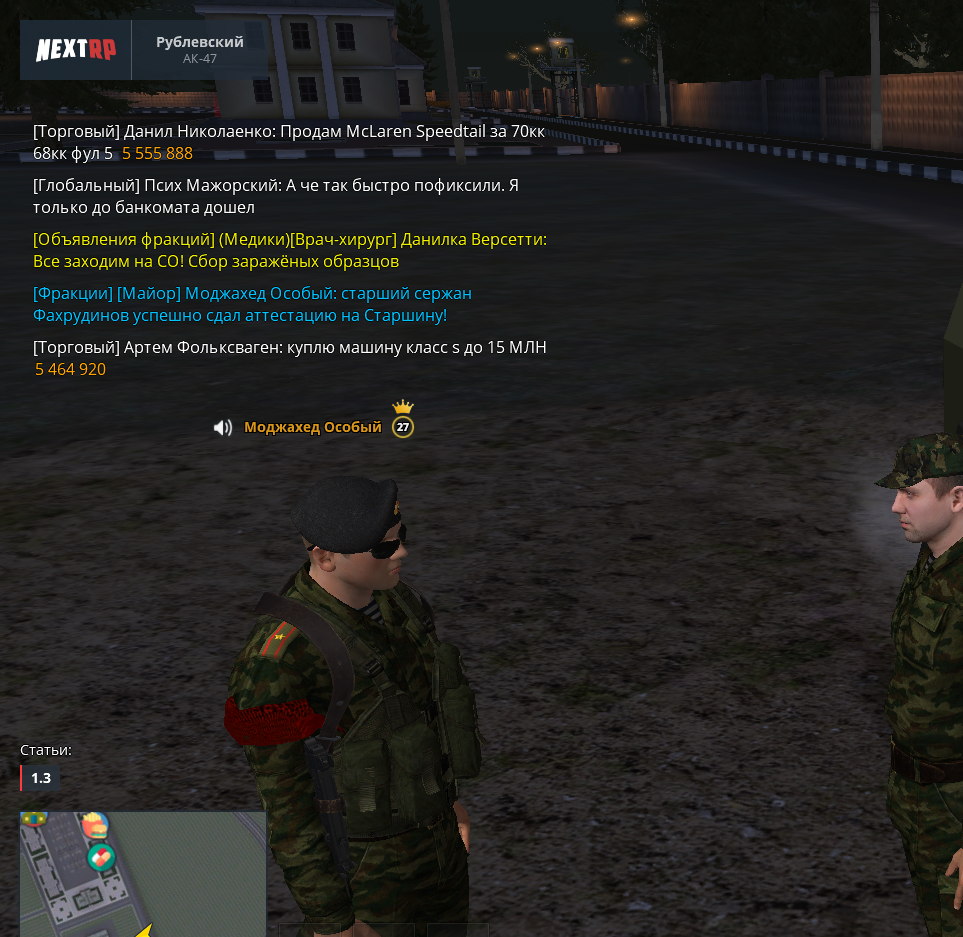Click the NEXTRP logo

[76, 49]
